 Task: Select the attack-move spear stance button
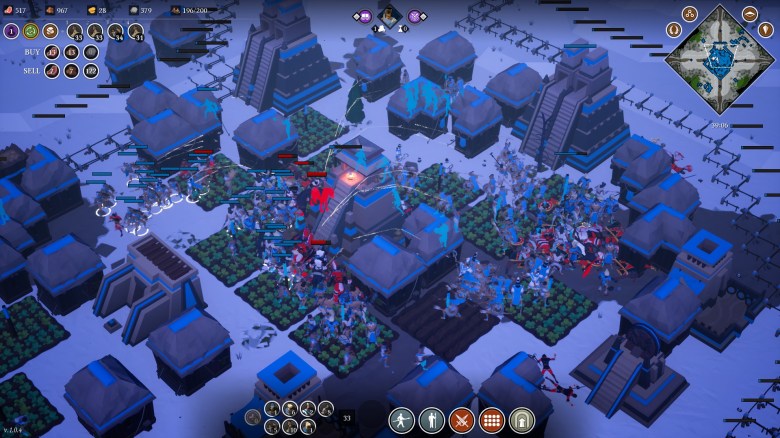click(x=402, y=420)
